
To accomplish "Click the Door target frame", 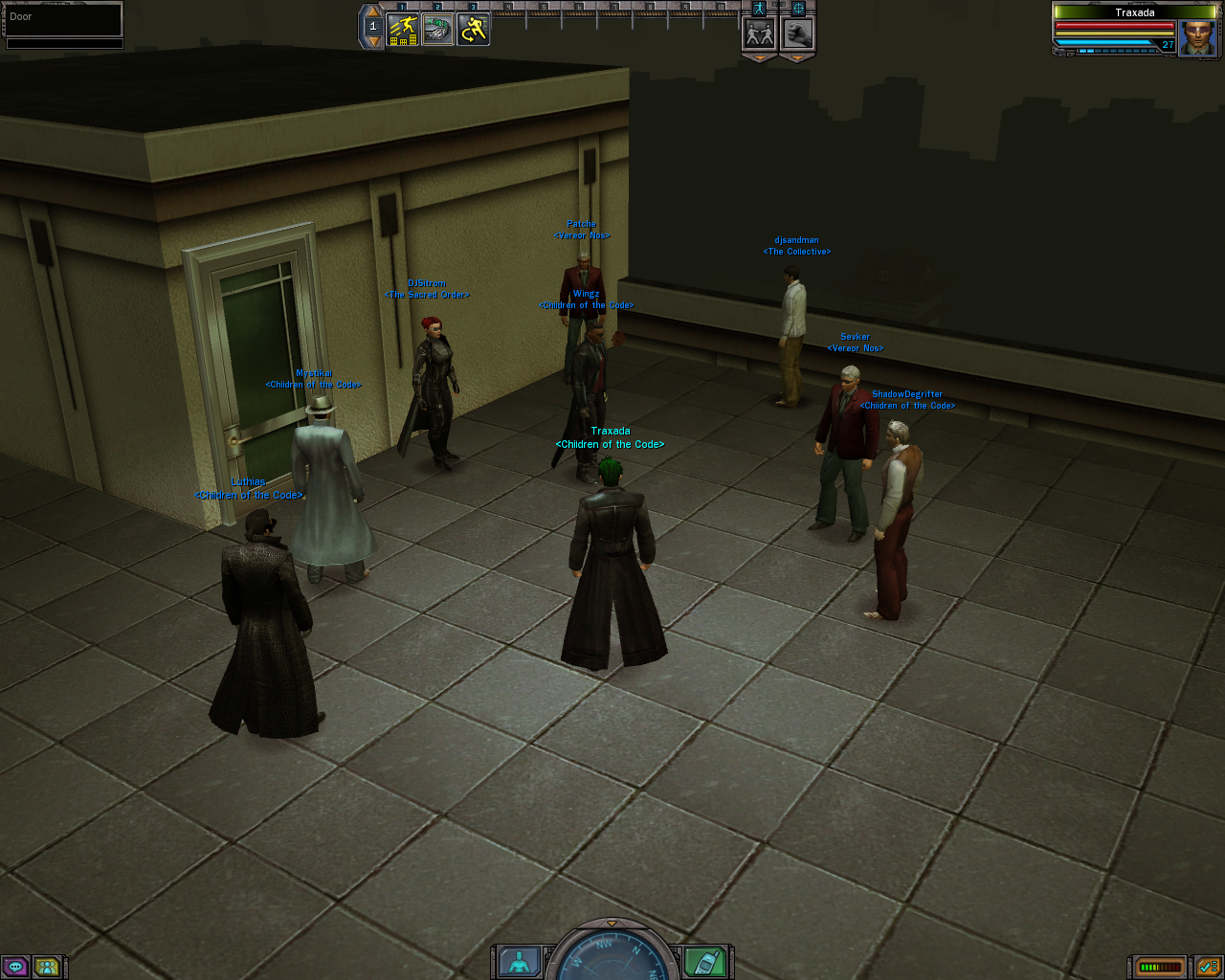I will click(x=64, y=18).
